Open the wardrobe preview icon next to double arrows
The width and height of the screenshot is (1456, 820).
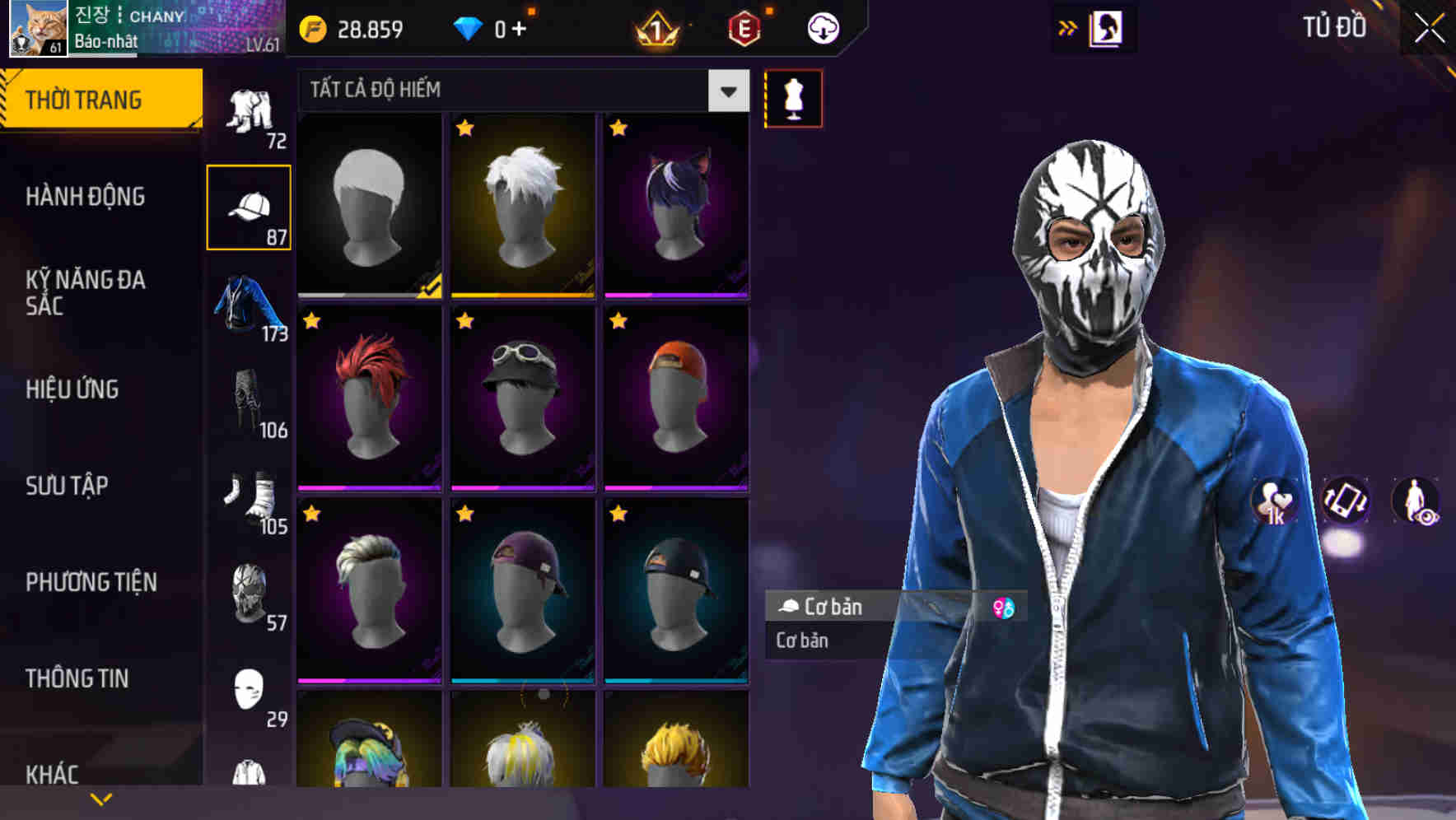pyautogui.click(x=1108, y=27)
